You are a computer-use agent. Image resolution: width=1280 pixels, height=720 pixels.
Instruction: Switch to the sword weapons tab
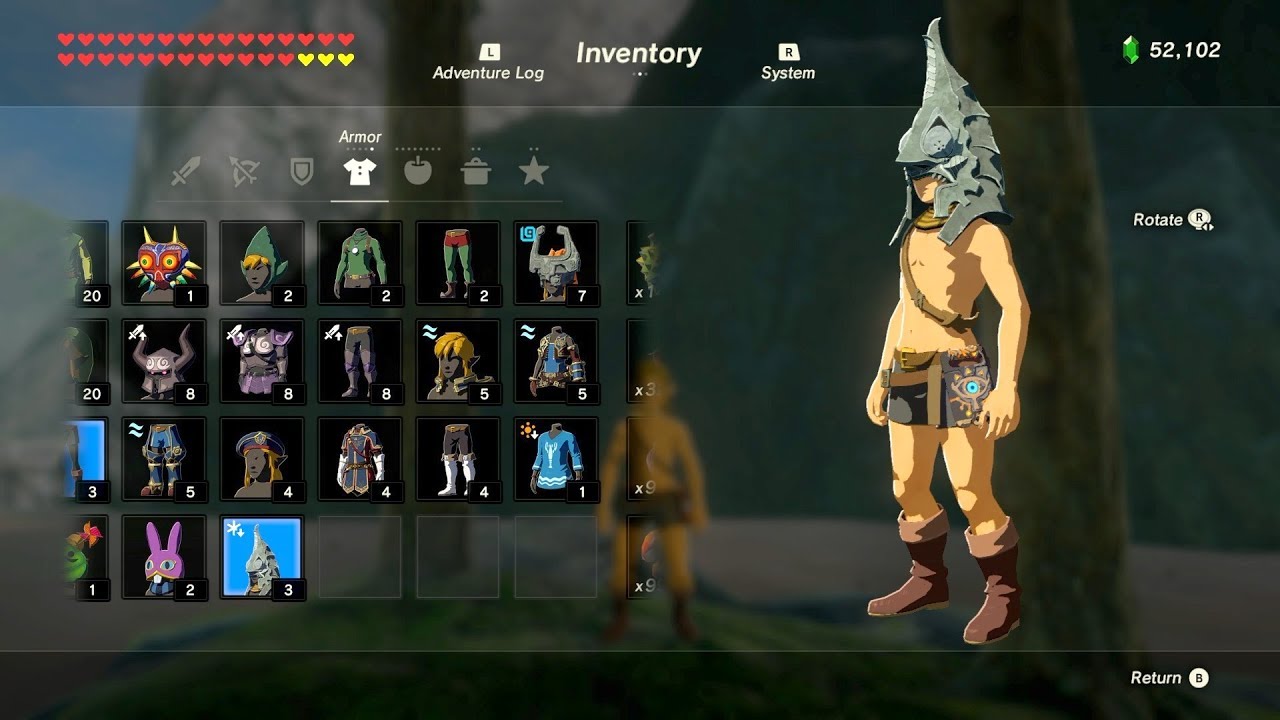pos(185,172)
